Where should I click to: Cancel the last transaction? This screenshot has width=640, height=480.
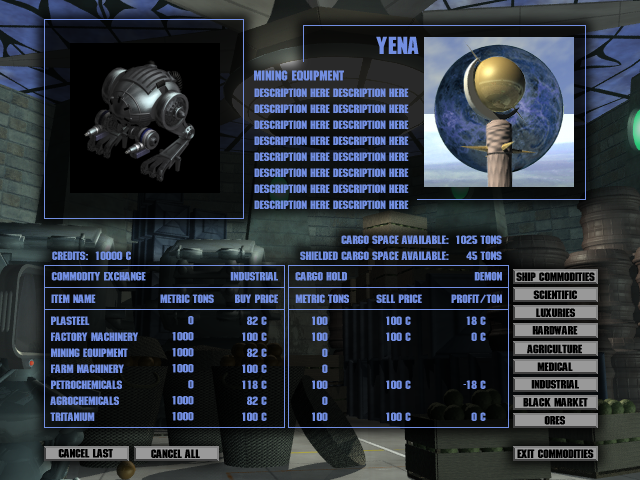(87, 454)
